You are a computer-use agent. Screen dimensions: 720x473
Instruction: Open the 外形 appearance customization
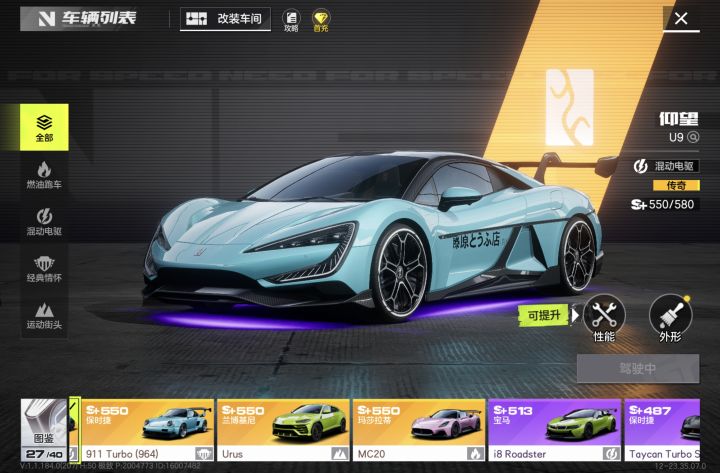(669, 318)
